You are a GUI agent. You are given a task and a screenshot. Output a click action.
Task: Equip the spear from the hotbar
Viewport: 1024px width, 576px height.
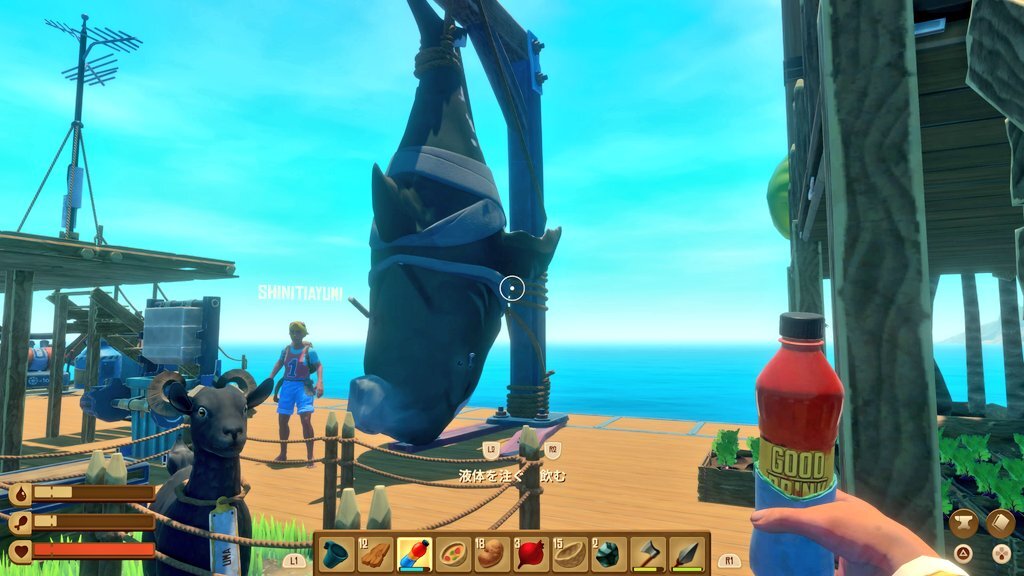tap(687, 553)
